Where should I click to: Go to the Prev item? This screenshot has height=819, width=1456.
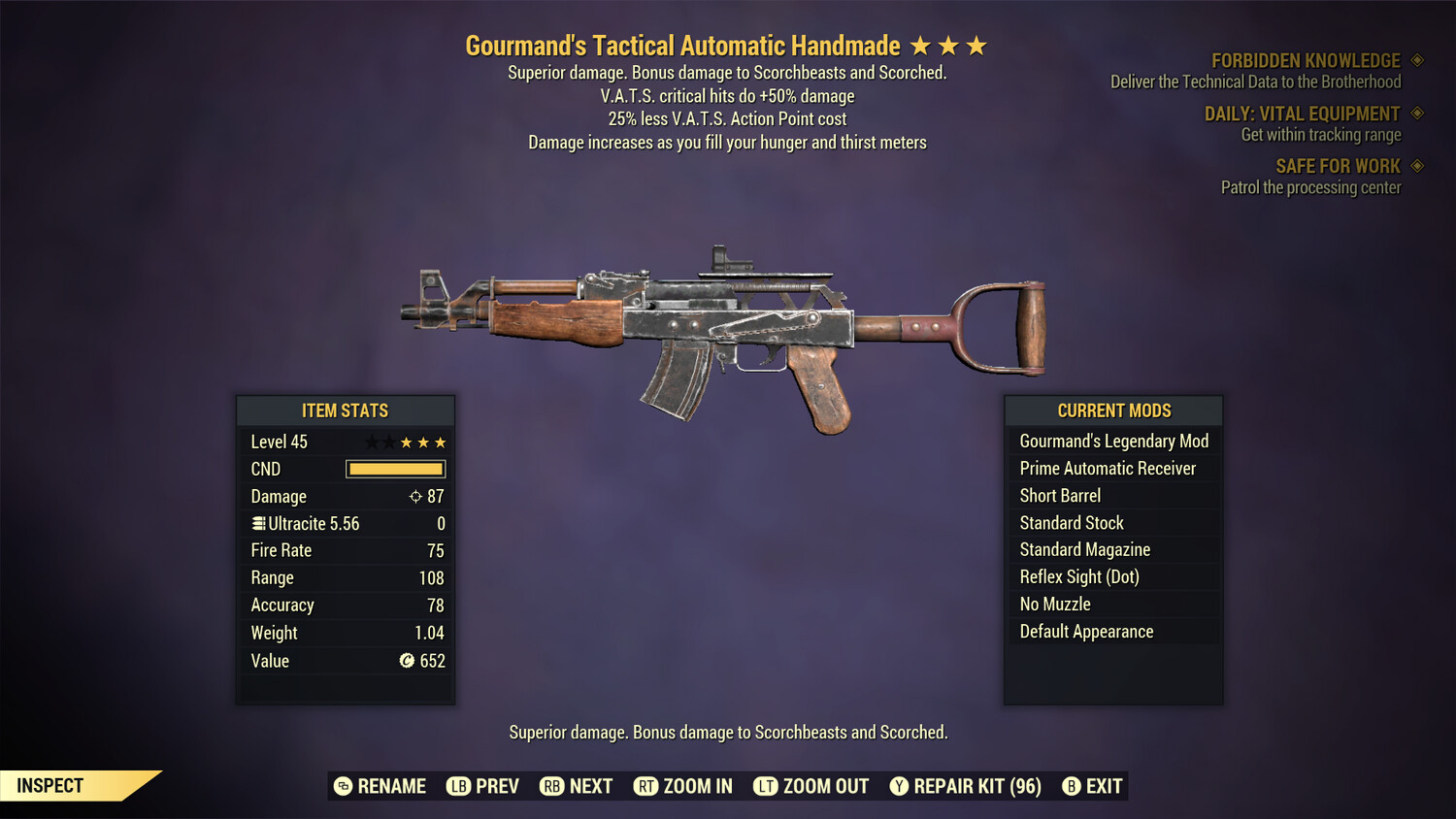tap(483, 786)
